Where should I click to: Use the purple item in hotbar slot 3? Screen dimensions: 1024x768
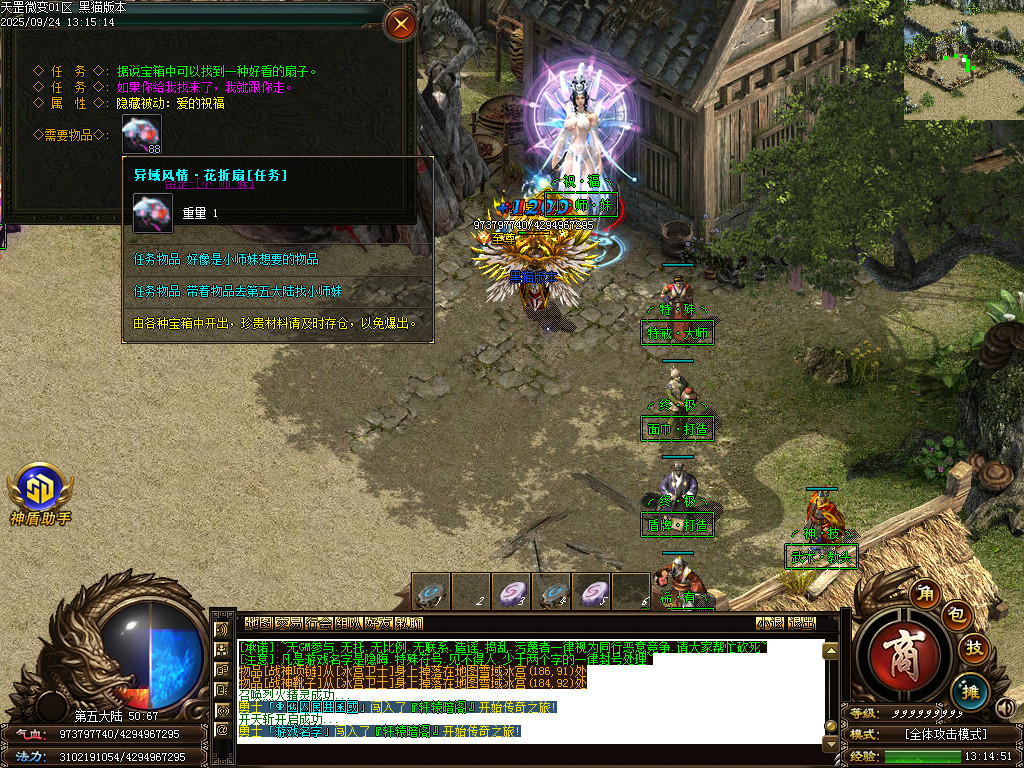pyautogui.click(x=511, y=591)
